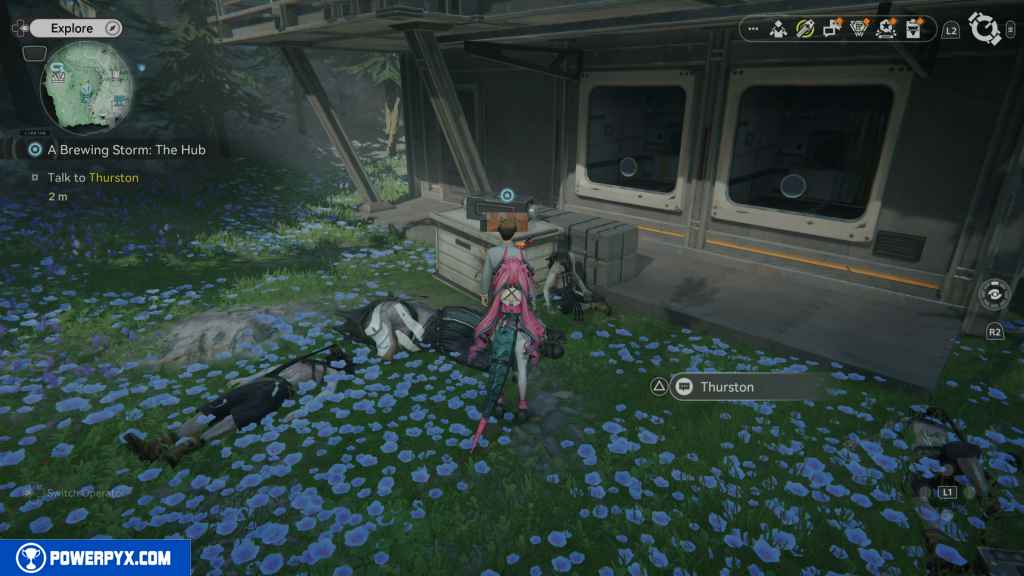Click the large segmented ring icon
This screenshot has width=1024, height=576.
(x=985, y=29)
